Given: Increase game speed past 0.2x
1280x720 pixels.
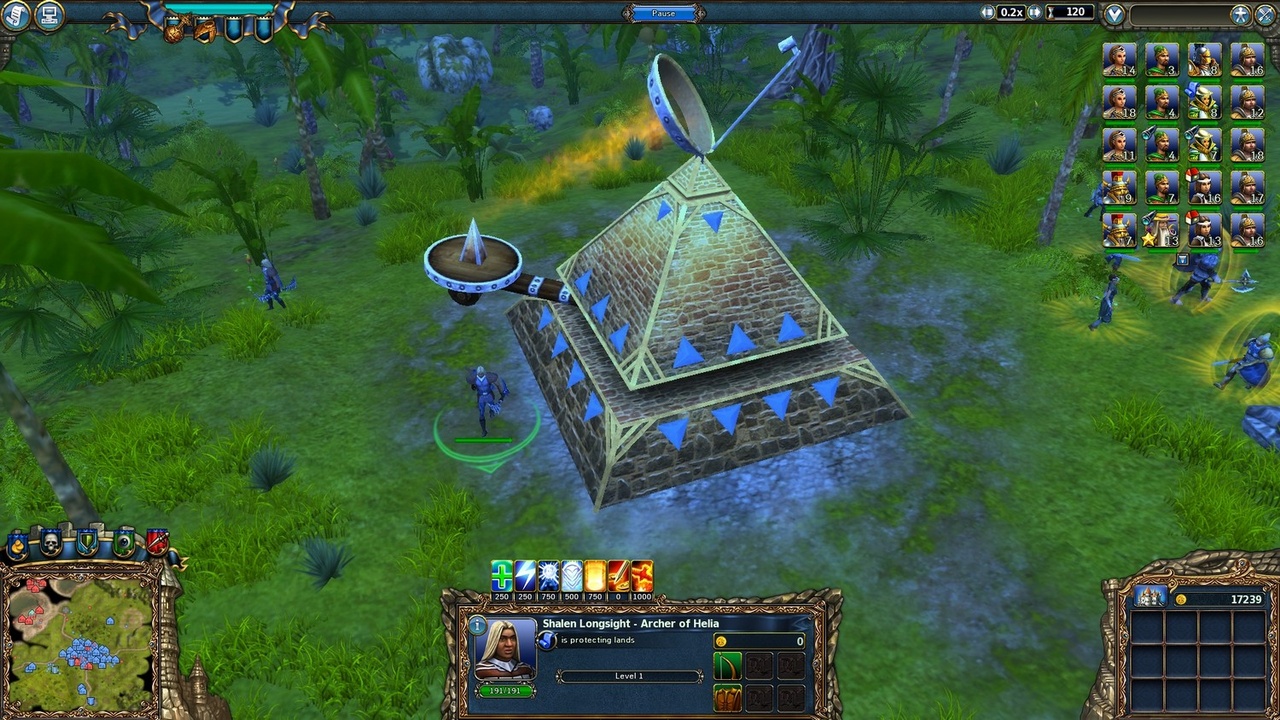Looking at the screenshot, I should [1035, 12].
